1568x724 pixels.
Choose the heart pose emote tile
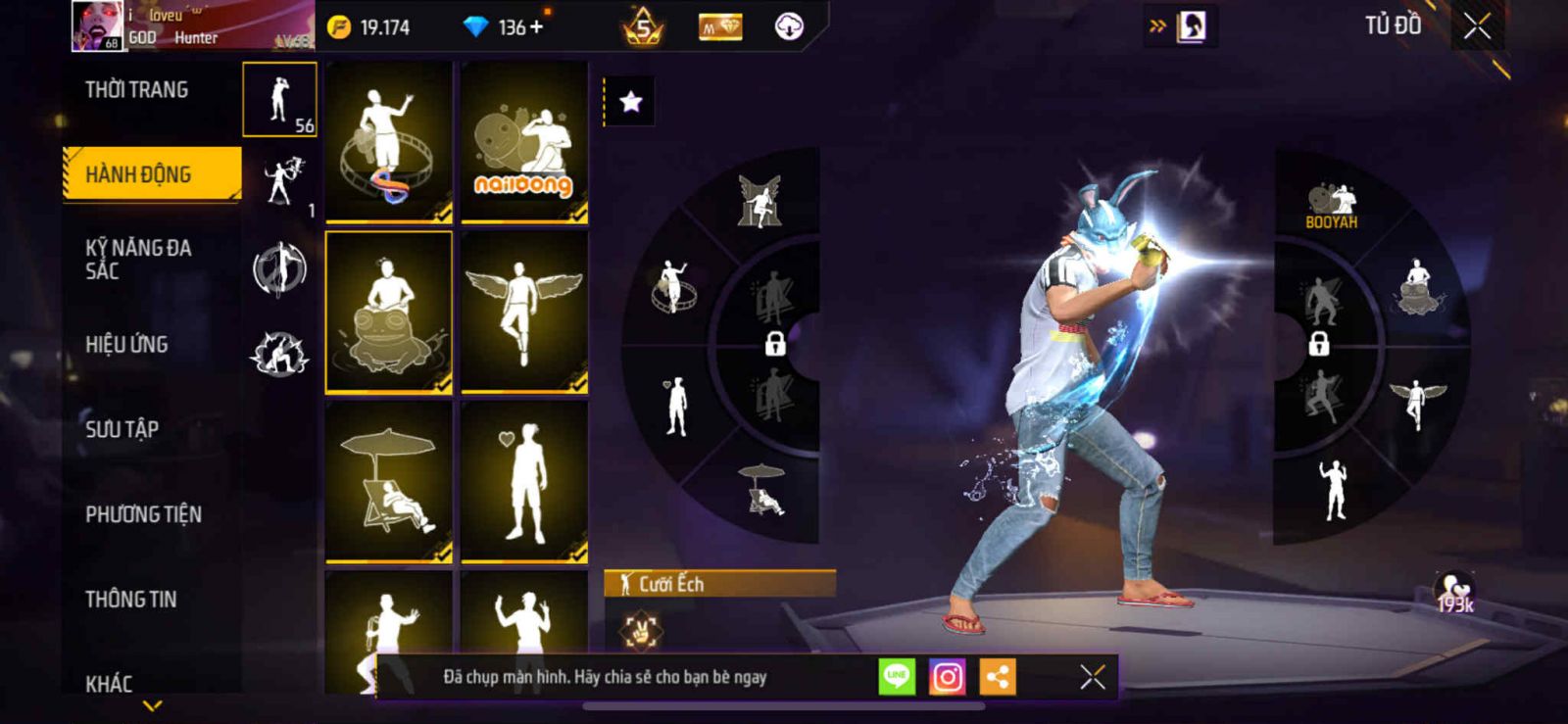[524, 481]
